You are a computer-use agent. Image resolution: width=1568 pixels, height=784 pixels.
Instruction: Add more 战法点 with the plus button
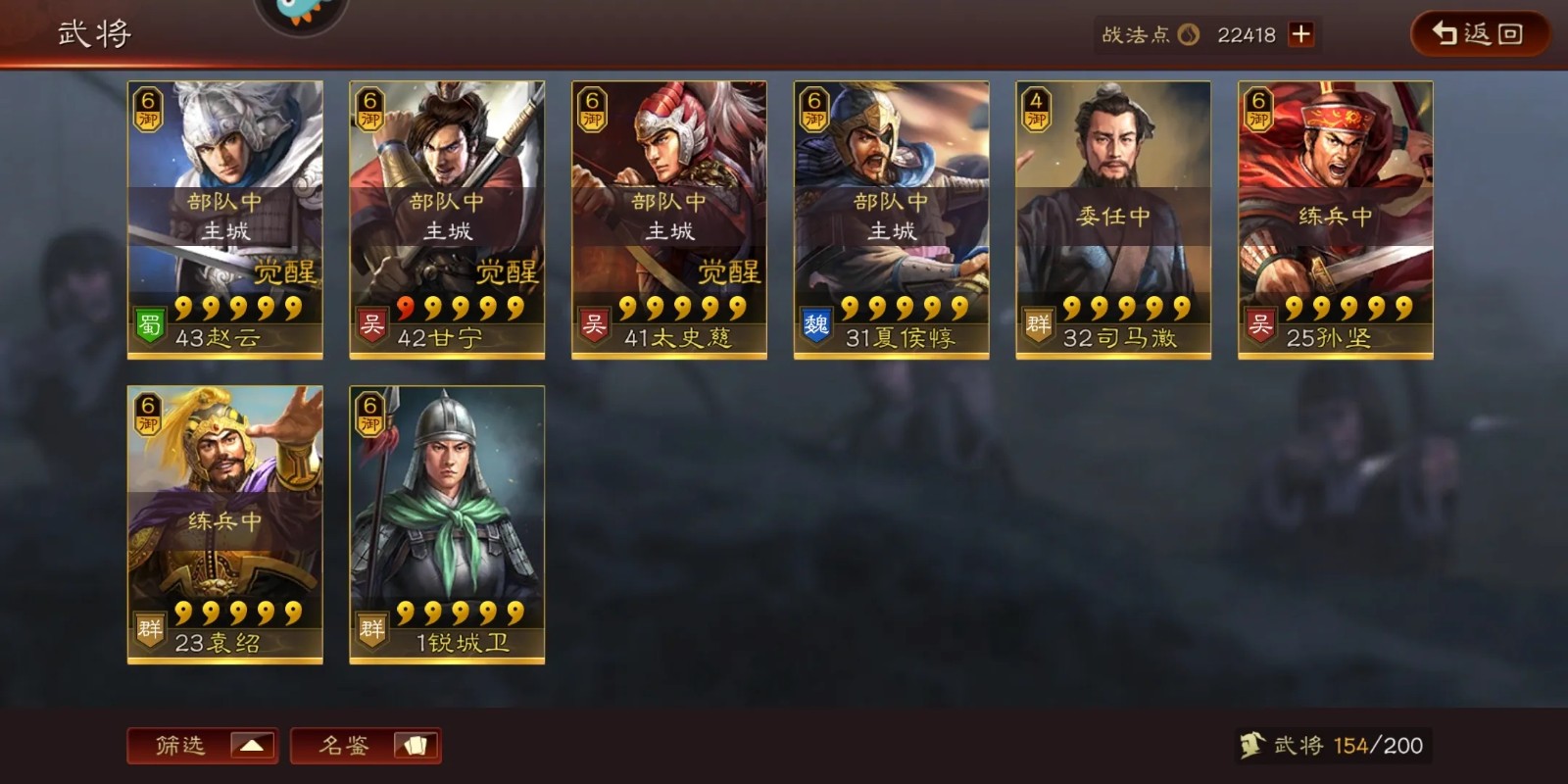[1300, 34]
